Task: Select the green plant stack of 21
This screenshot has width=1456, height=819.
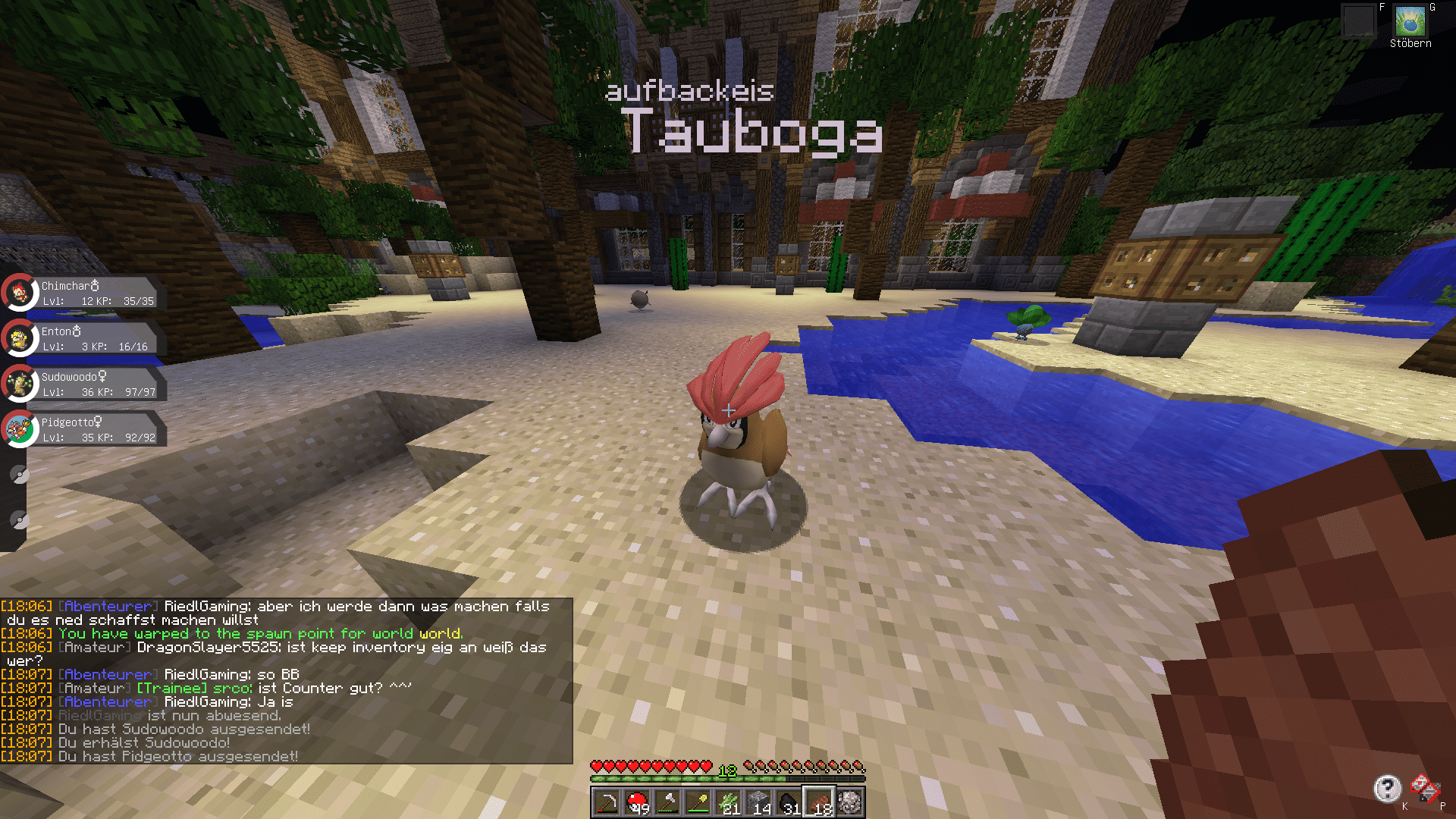Action: (728, 803)
